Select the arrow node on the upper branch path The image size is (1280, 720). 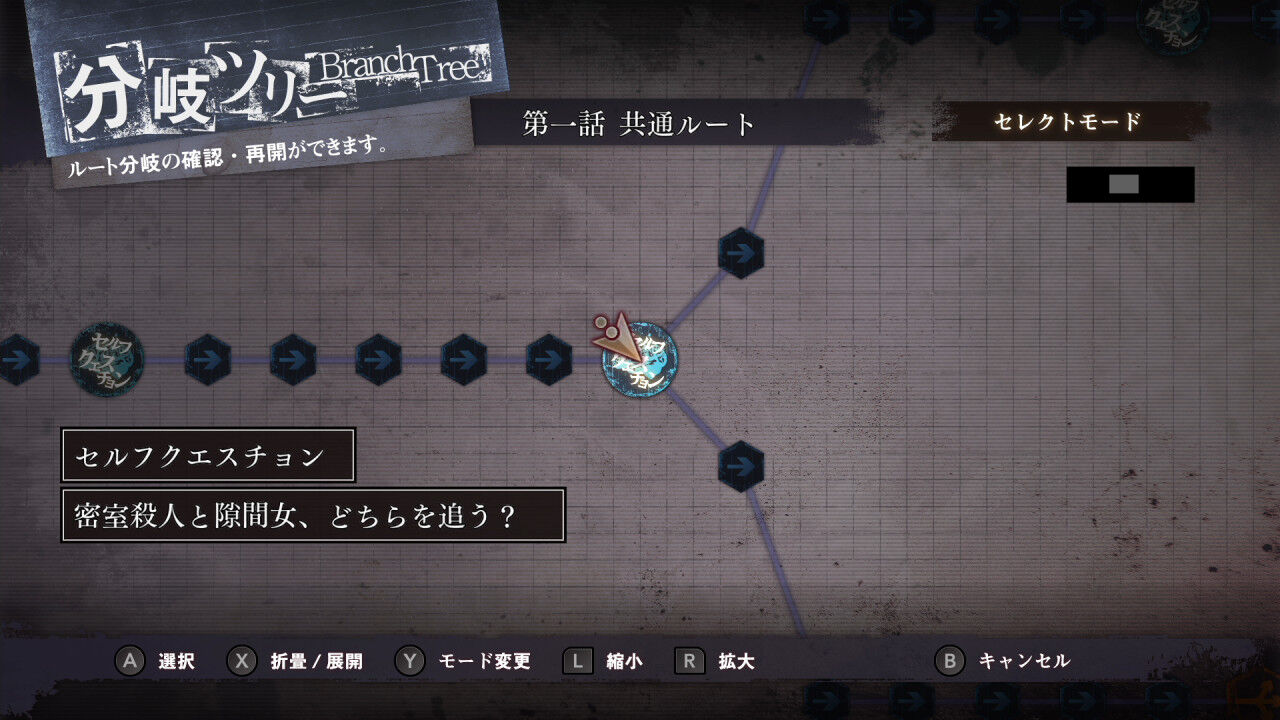point(740,254)
